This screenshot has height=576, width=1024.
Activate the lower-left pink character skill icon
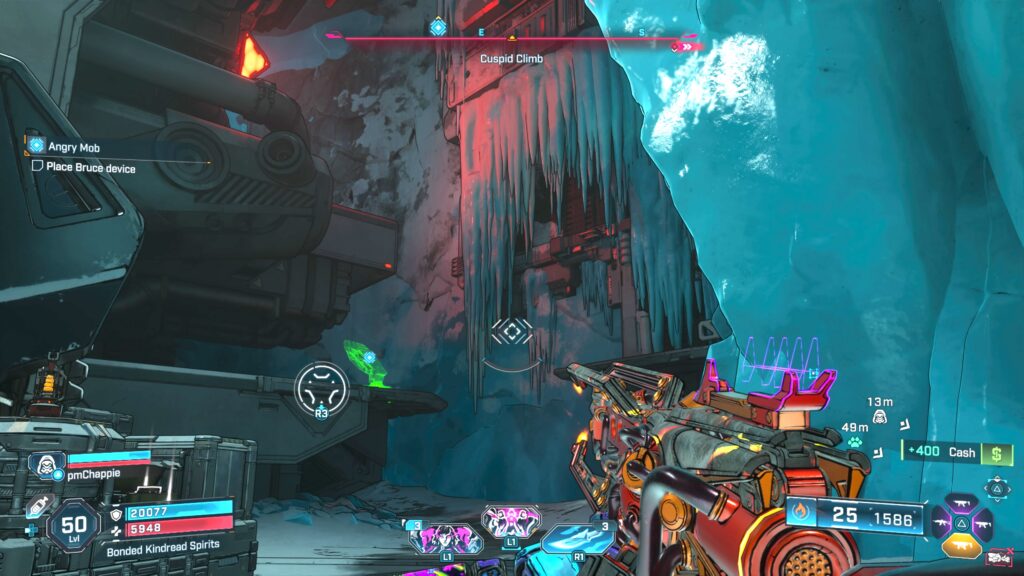(445, 540)
